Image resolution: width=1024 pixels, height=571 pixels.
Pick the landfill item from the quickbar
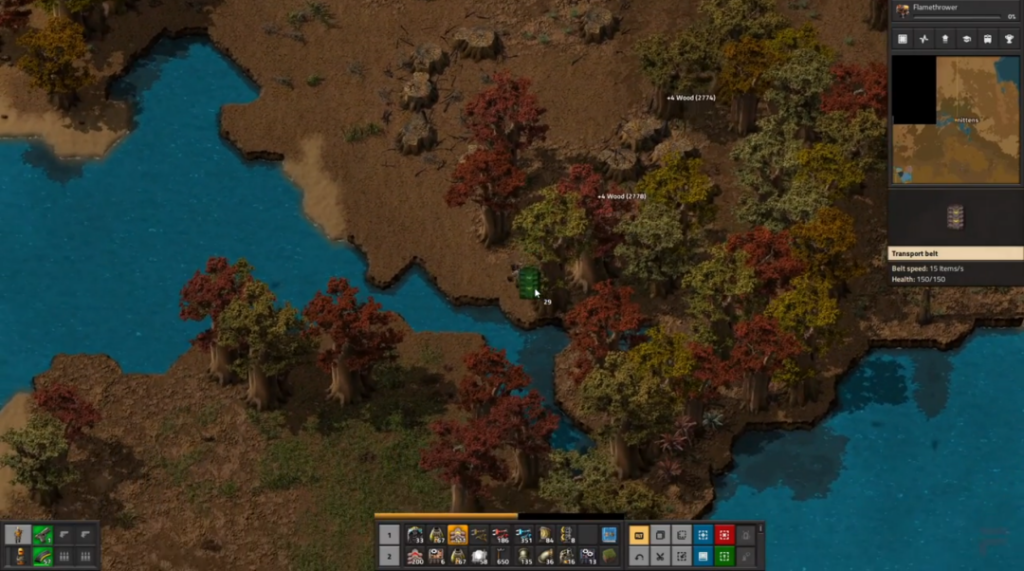[x=610, y=556]
